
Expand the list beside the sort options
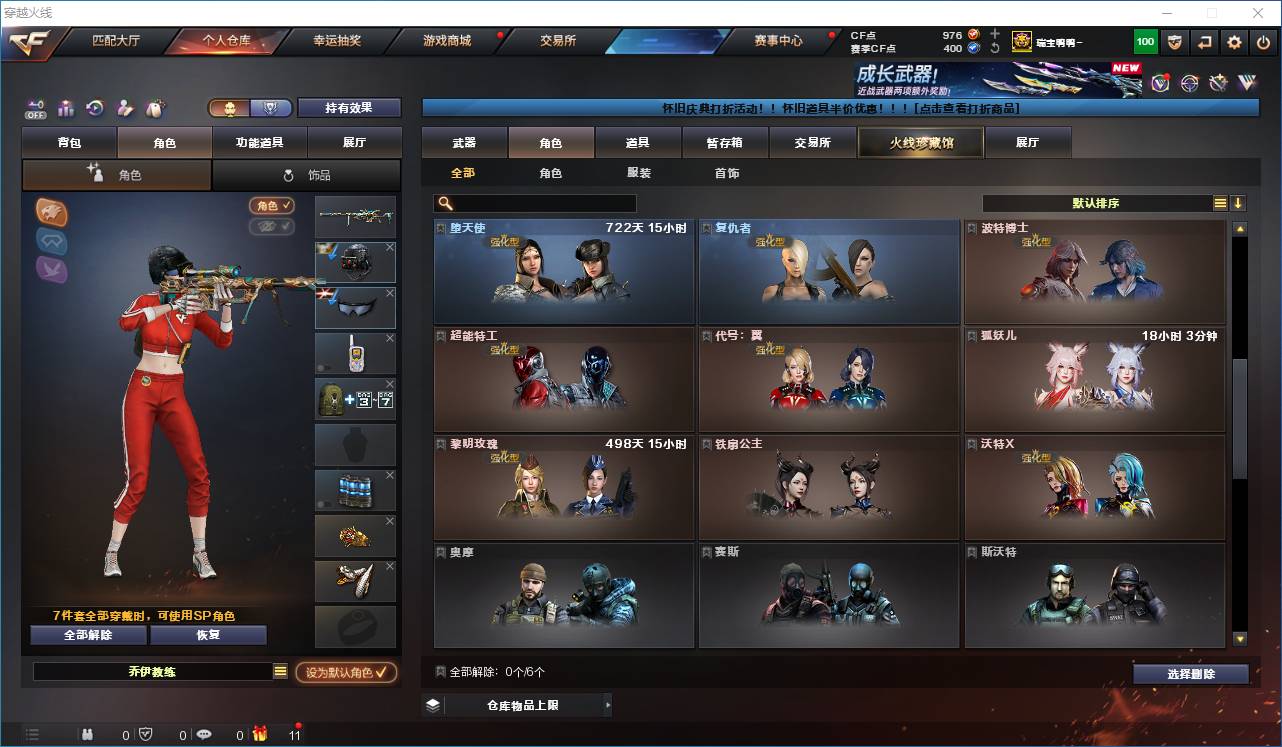(x=1221, y=202)
